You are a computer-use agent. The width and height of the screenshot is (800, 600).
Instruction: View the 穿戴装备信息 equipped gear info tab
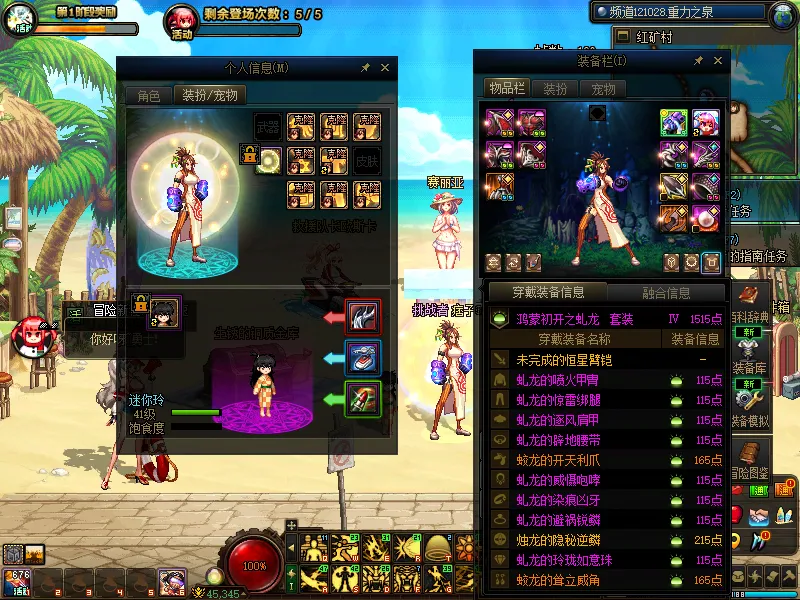pyautogui.click(x=547, y=293)
